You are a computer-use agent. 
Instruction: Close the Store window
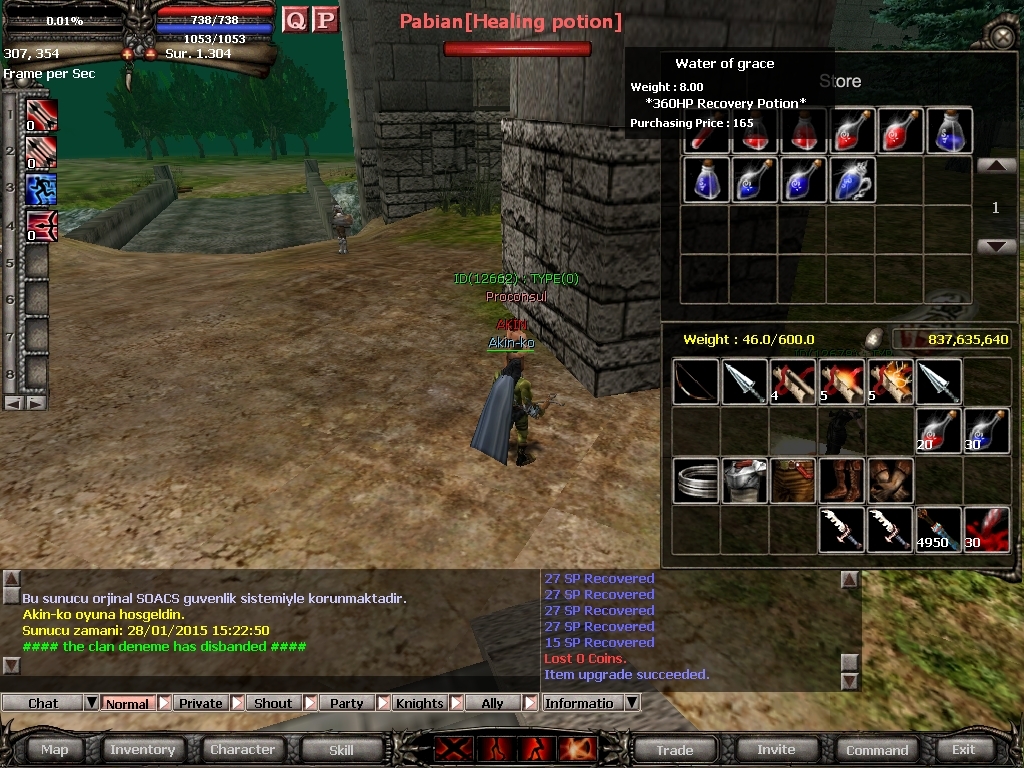(x=1001, y=38)
